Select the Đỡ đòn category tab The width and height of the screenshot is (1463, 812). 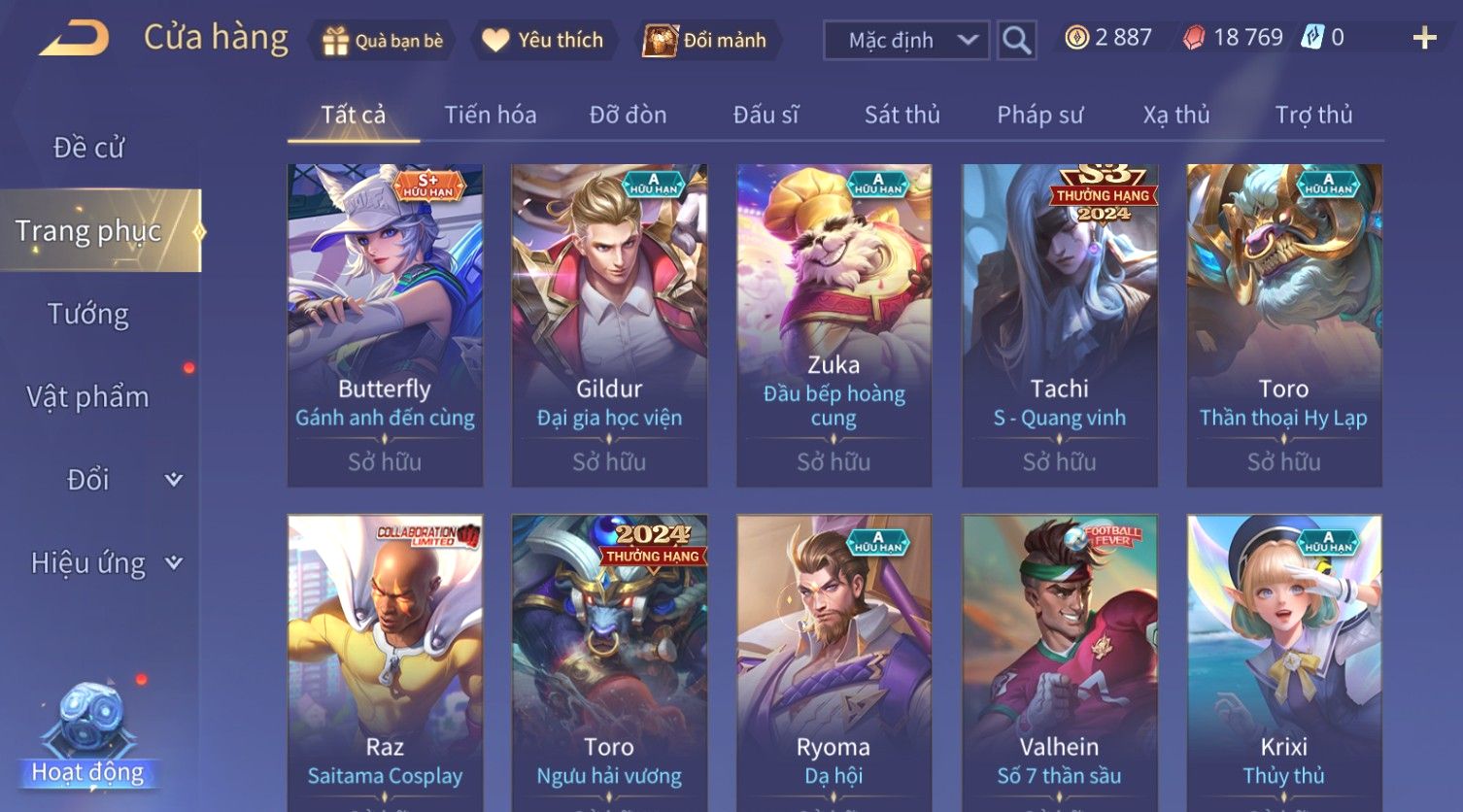(628, 116)
